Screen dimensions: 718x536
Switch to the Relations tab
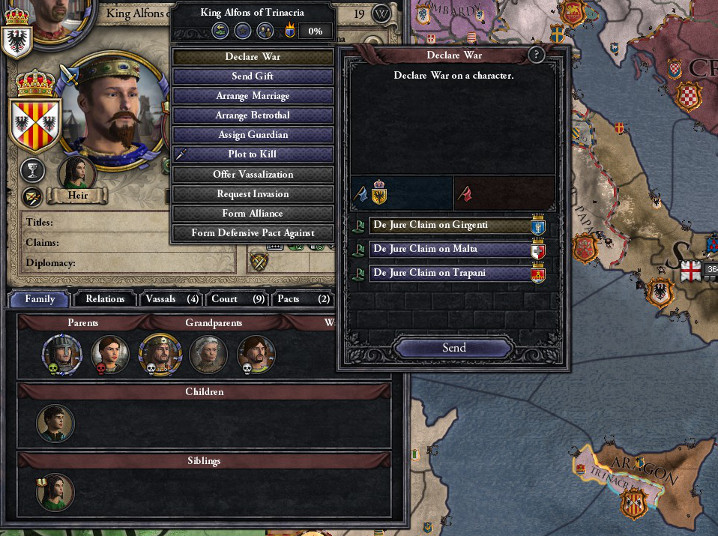point(105,298)
